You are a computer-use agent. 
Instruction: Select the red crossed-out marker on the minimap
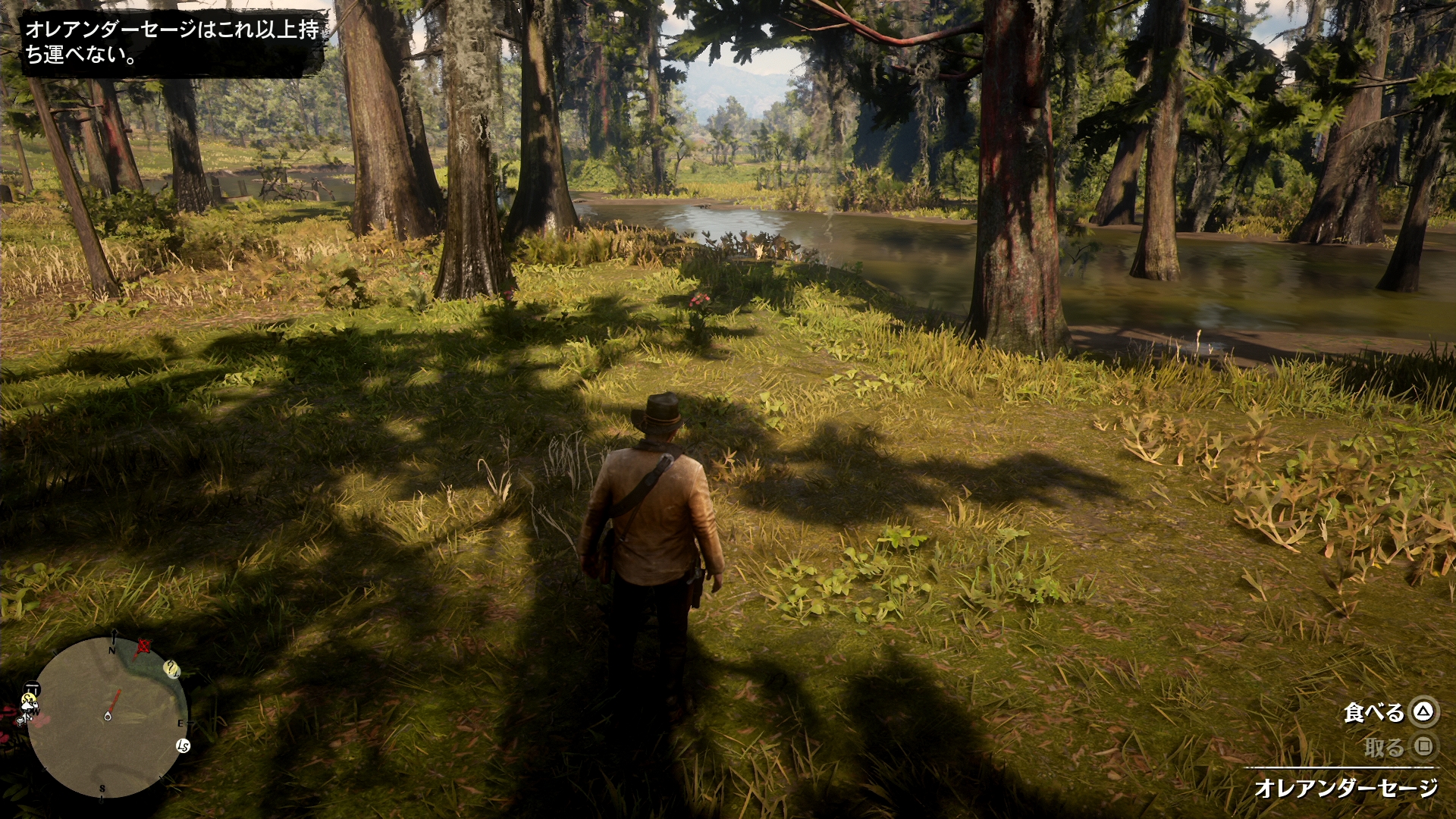tap(144, 646)
